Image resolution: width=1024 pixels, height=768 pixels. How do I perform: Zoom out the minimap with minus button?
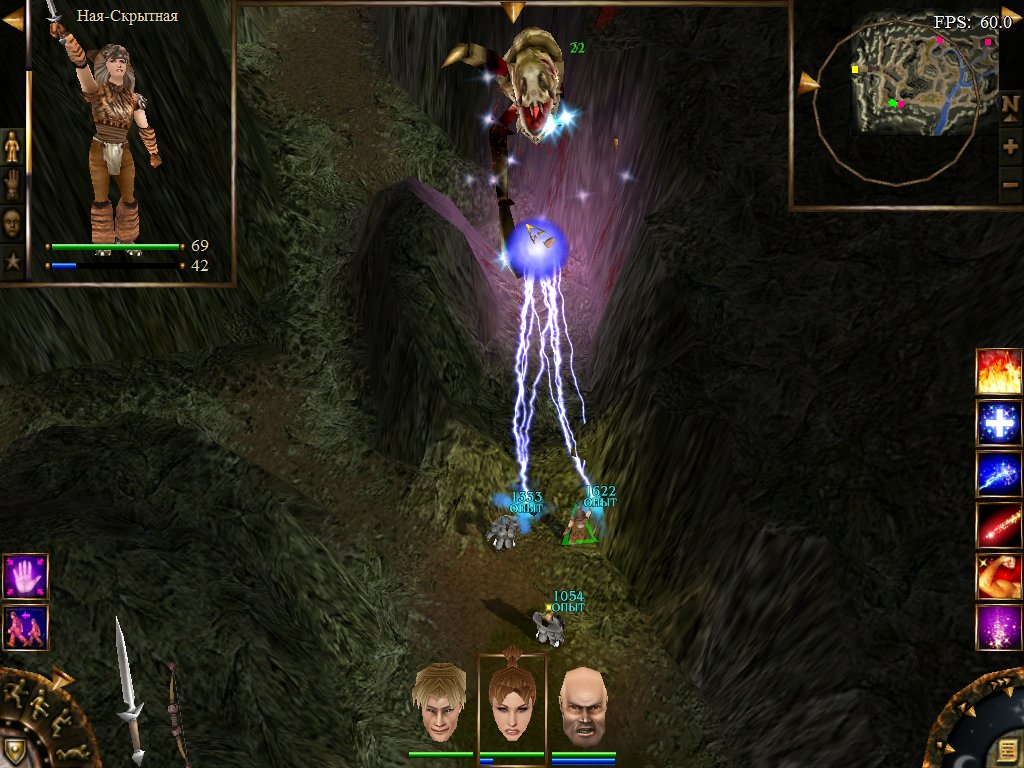tap(1010, 185)
